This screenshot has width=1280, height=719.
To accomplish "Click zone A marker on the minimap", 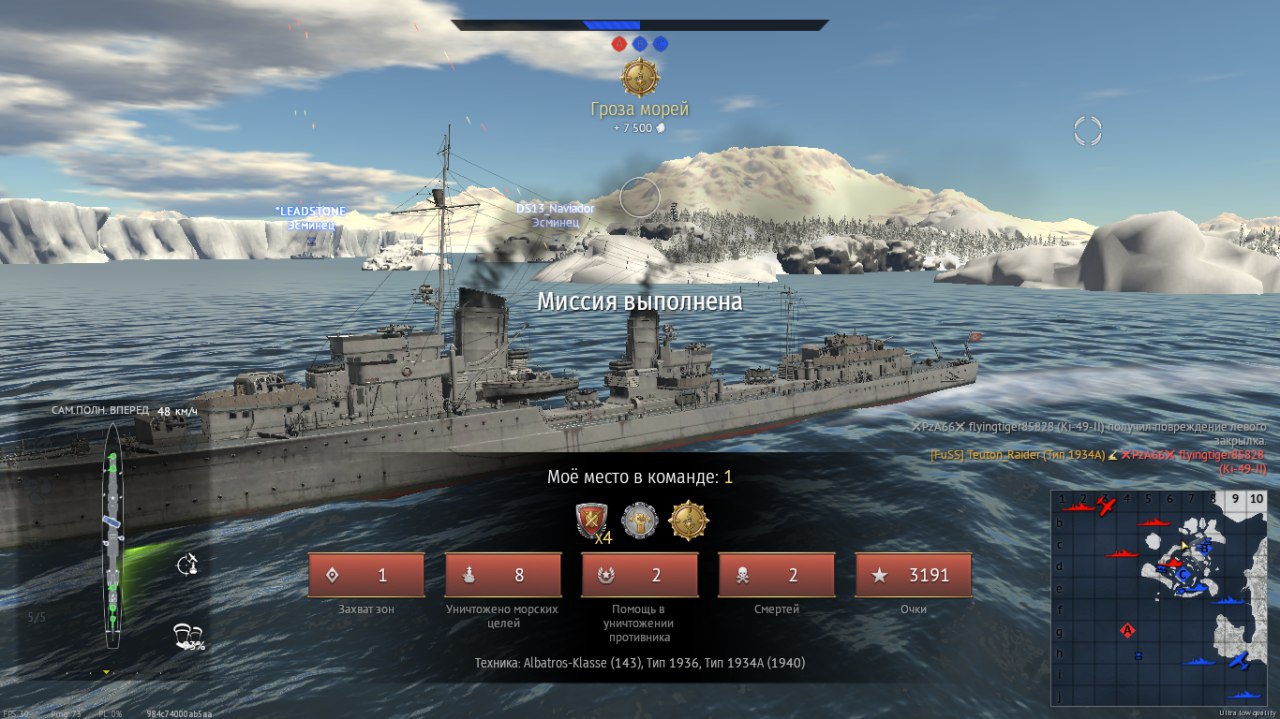I will point(1128,630).
